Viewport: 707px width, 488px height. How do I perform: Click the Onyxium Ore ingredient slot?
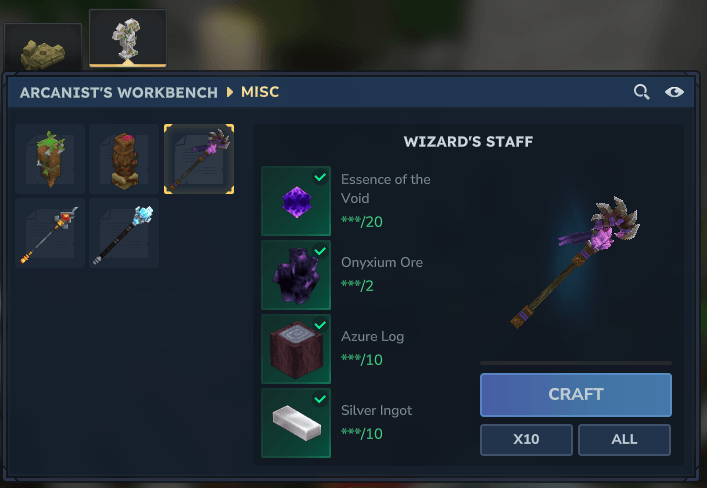pyautogui.click(x=296, y=275)
